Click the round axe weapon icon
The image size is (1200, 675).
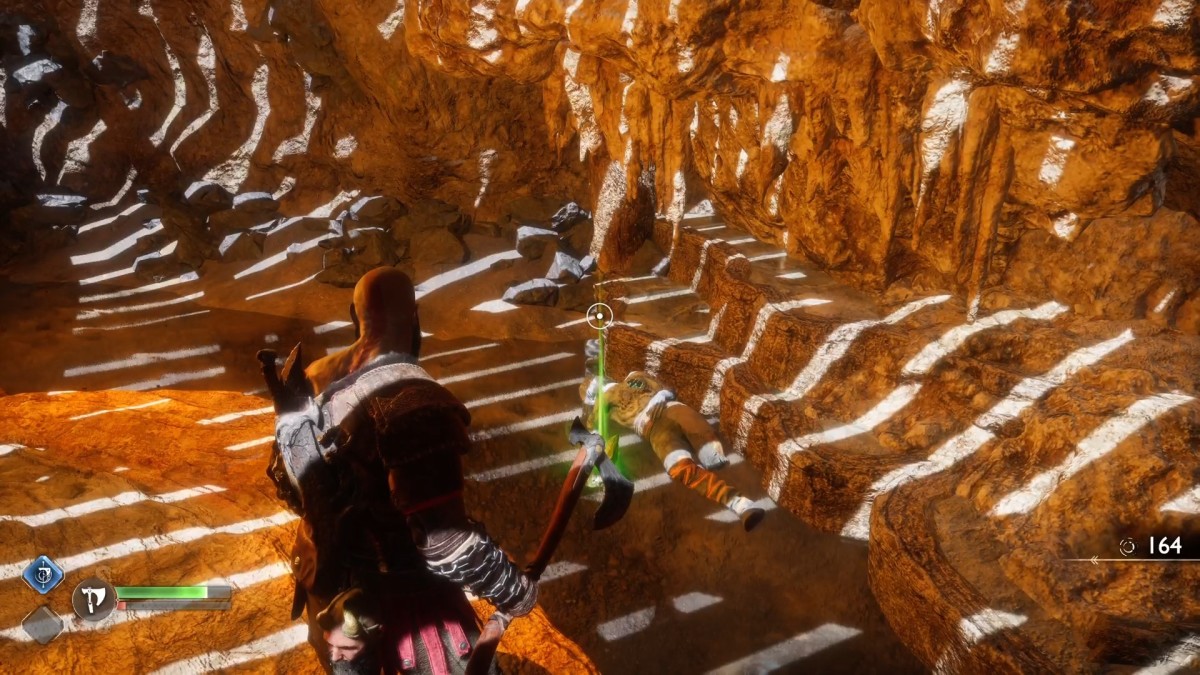click(92, 599)
